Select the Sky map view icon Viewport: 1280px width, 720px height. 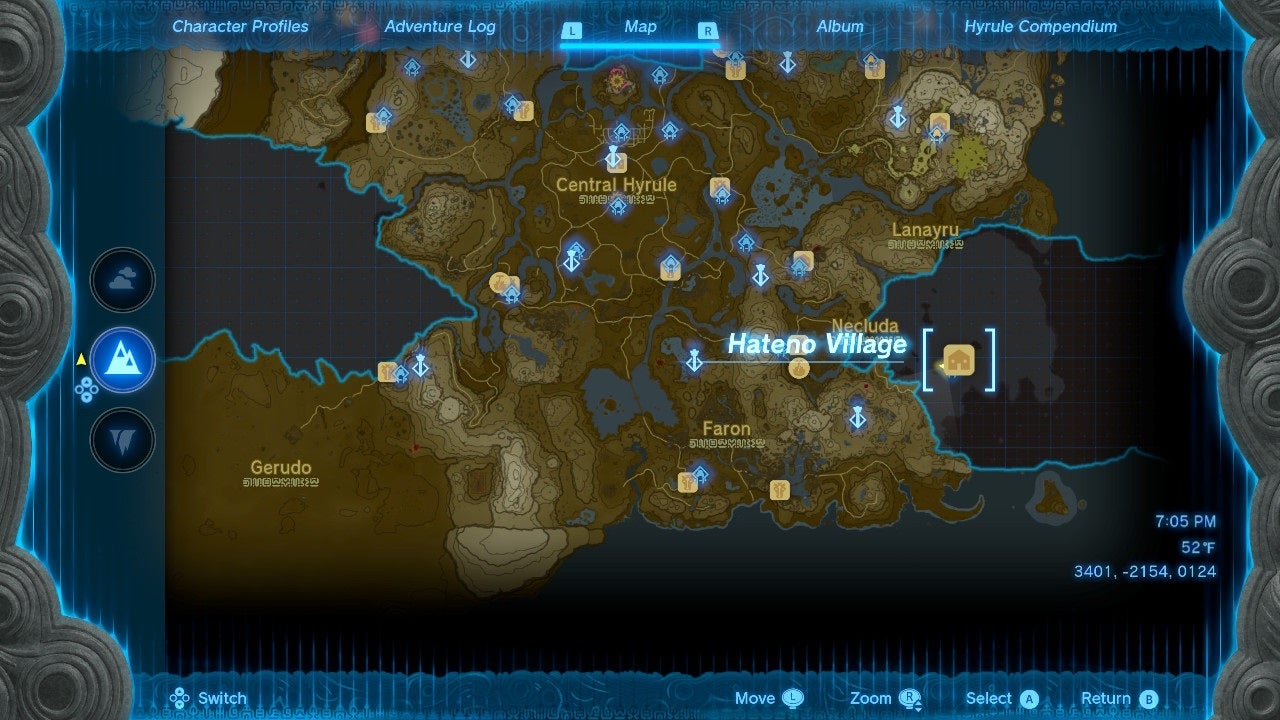pos(121,280)
